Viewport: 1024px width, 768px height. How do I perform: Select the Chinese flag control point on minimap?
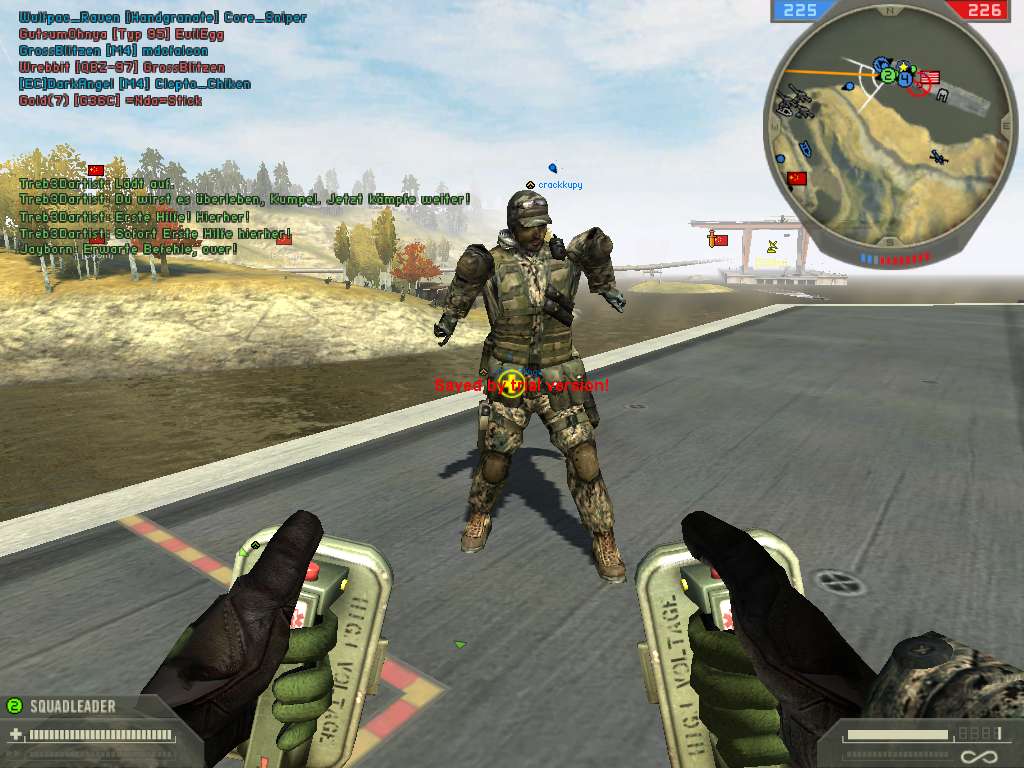(x=797, y=178)
